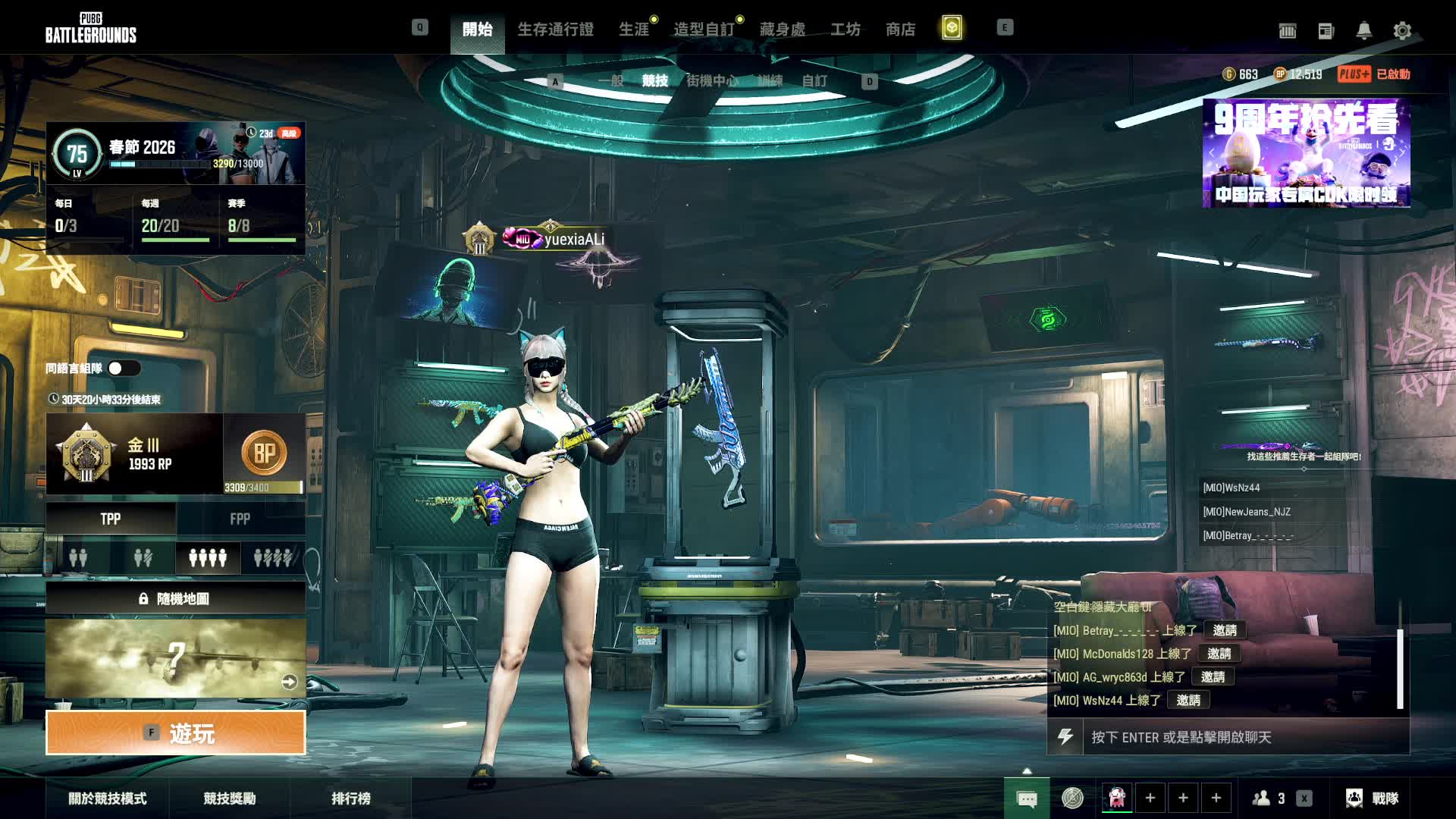Go to the 工坊 workshop tab
Image resolution: width=1456 pixels, height=819 pixels.
point(845,30)
